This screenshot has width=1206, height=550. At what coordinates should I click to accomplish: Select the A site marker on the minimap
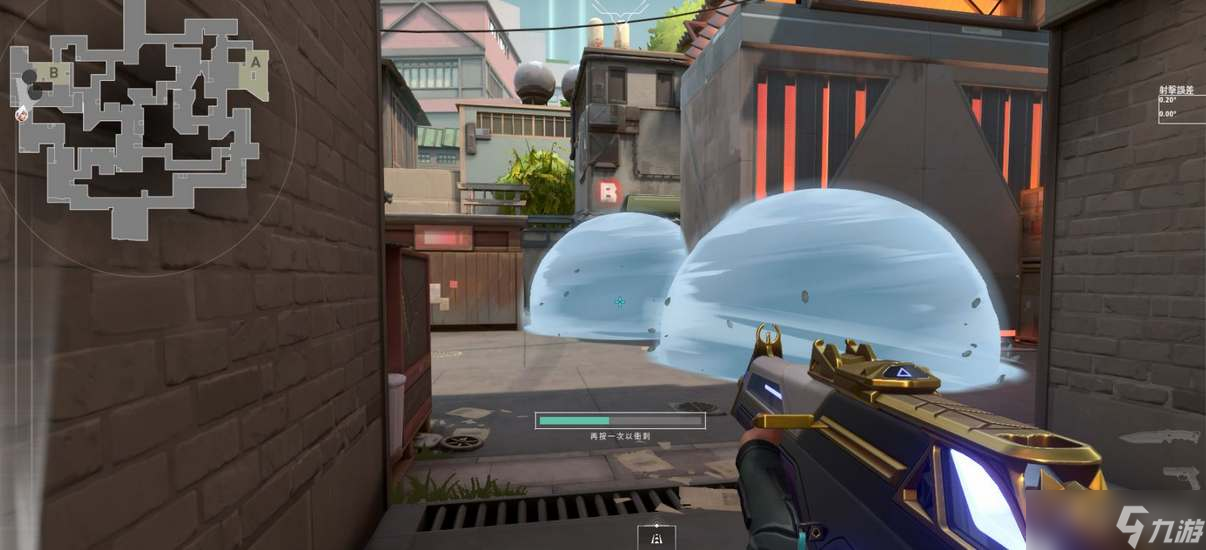pos(255,62)
